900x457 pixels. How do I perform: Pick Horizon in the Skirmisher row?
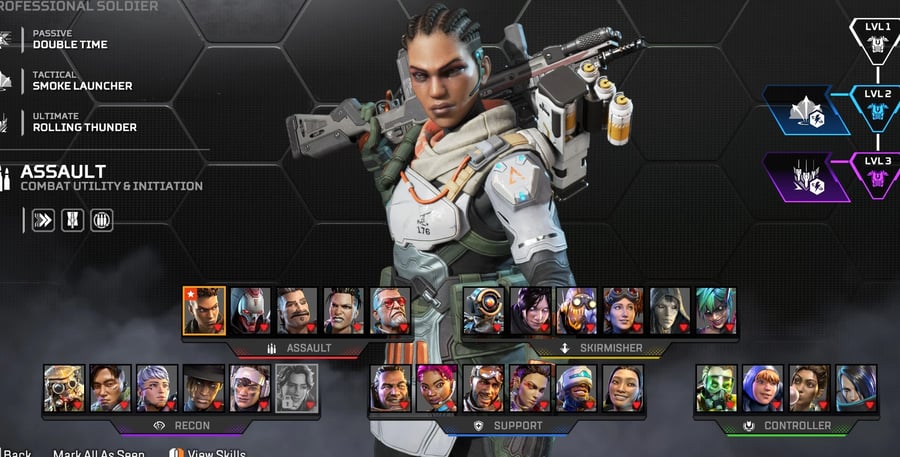(624, 310)
